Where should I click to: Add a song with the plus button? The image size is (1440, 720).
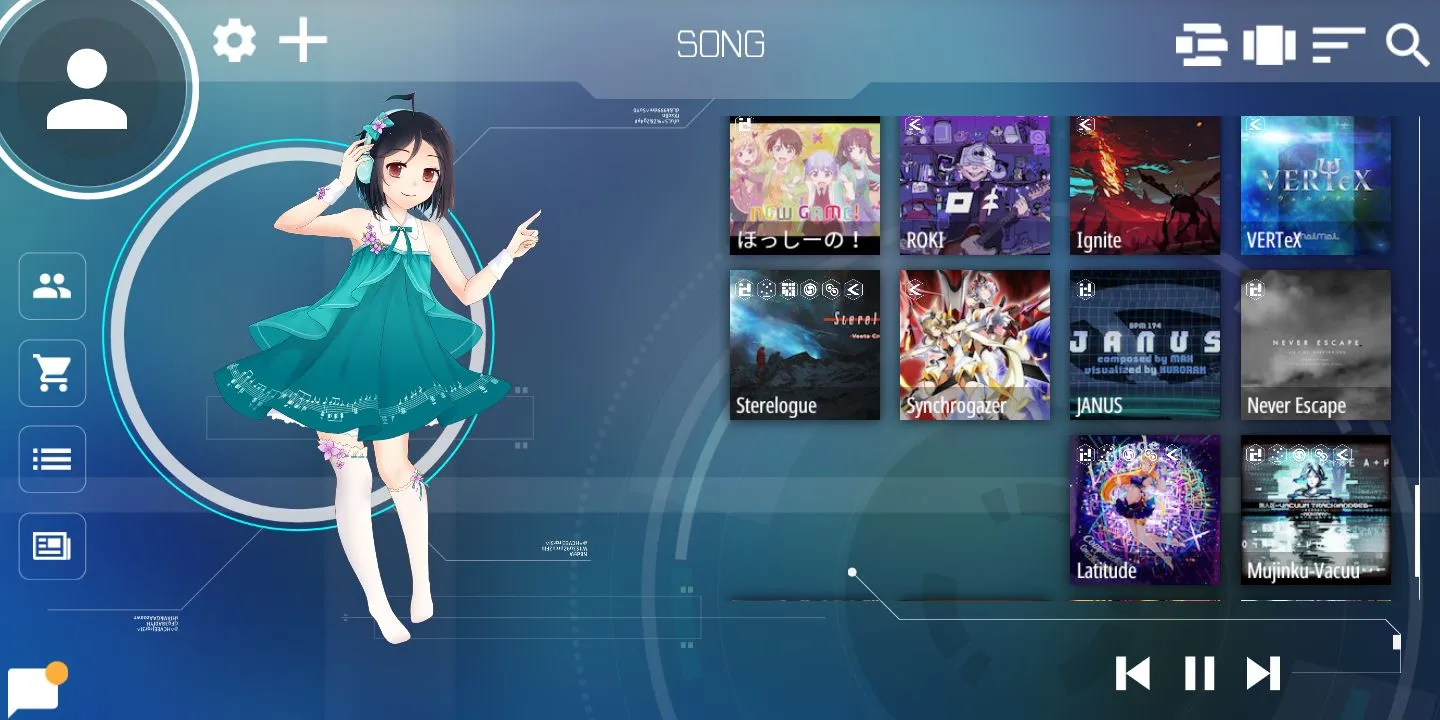[x=303, y=42]
